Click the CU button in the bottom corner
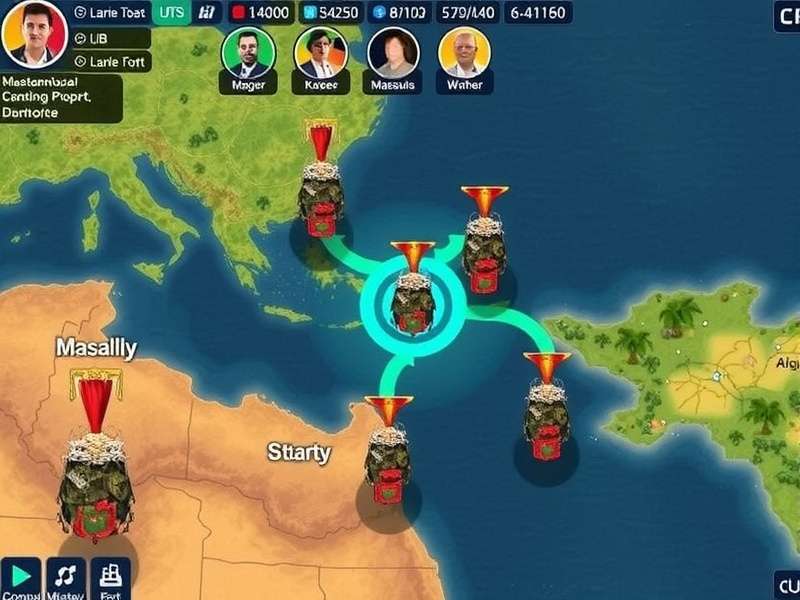Screen dimensions: 800x600 (x=786, y=584)
